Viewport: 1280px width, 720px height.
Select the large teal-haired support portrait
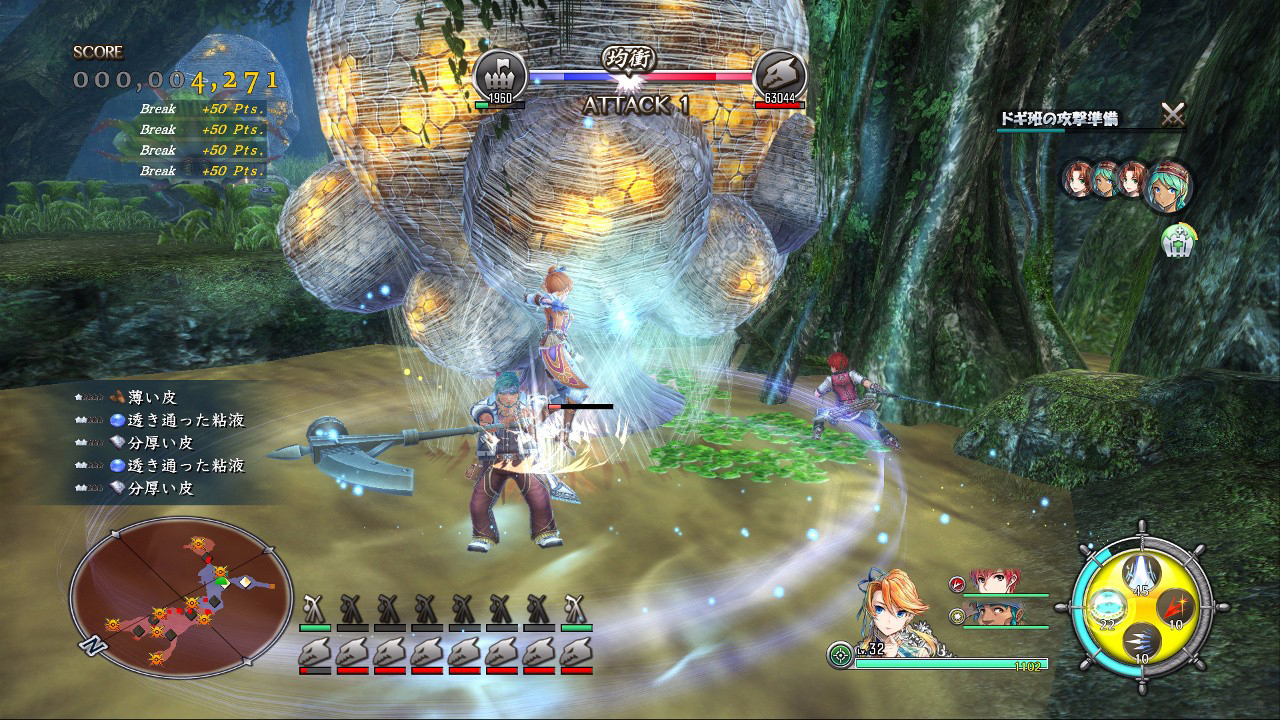click(x=1166, y=185)
